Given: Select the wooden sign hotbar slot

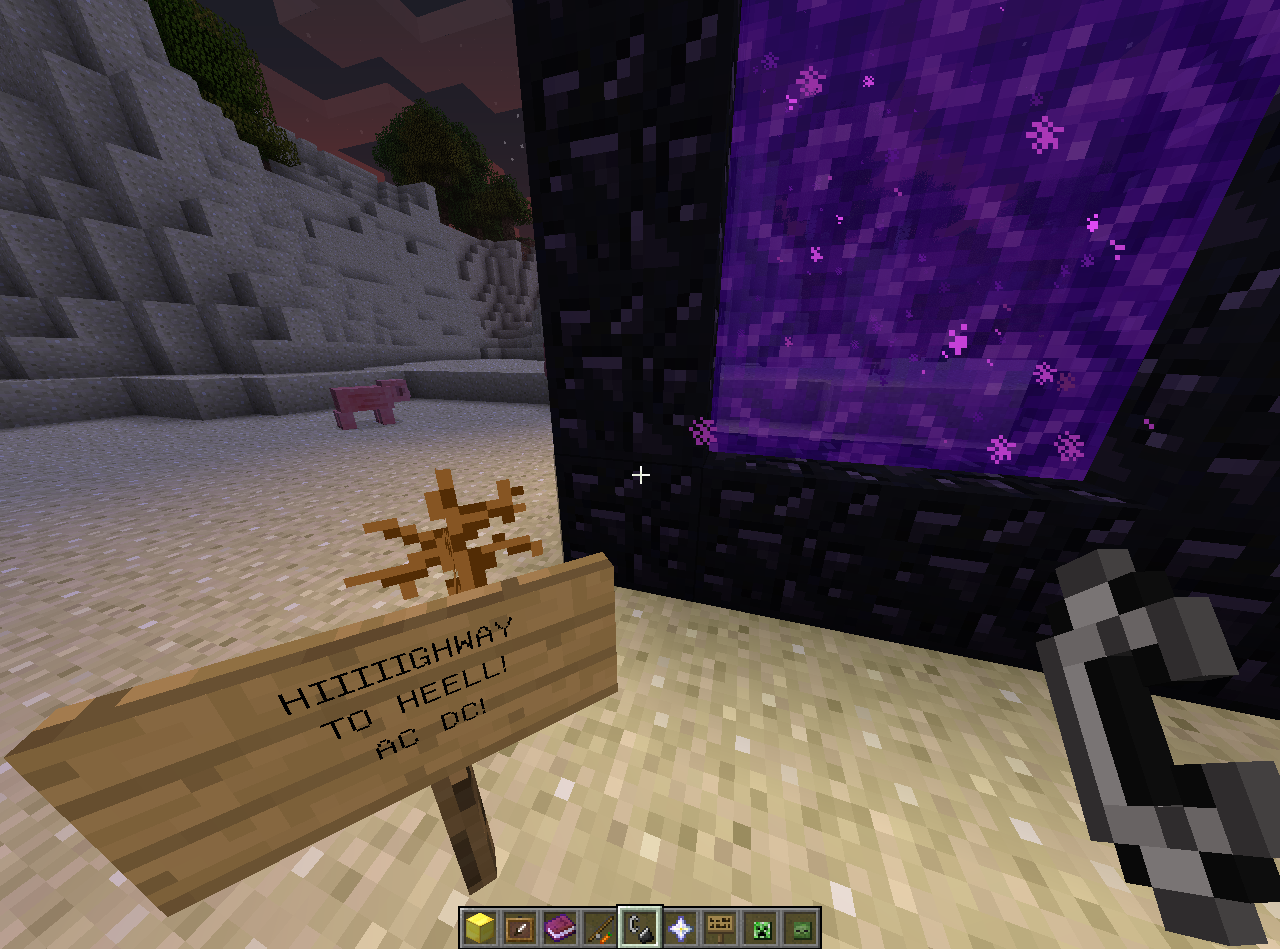Looking at the screenshot, I should tap(720, 927).
